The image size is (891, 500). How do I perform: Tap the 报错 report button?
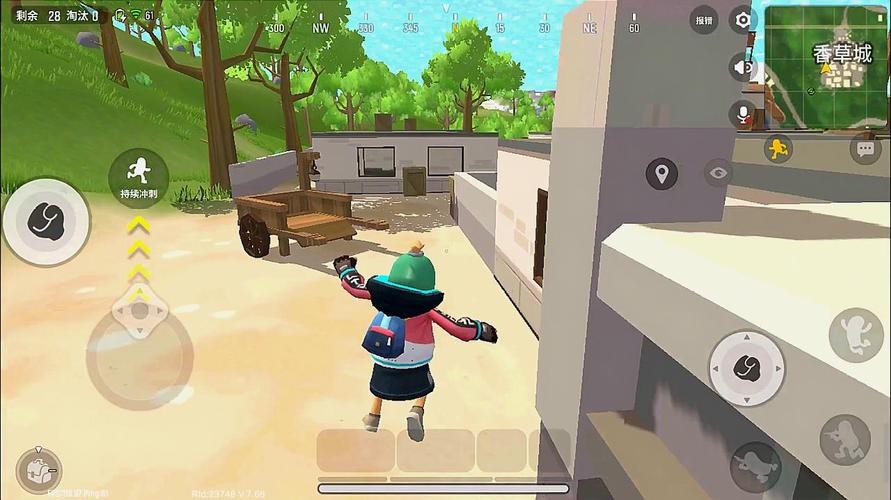pos(704,20)
